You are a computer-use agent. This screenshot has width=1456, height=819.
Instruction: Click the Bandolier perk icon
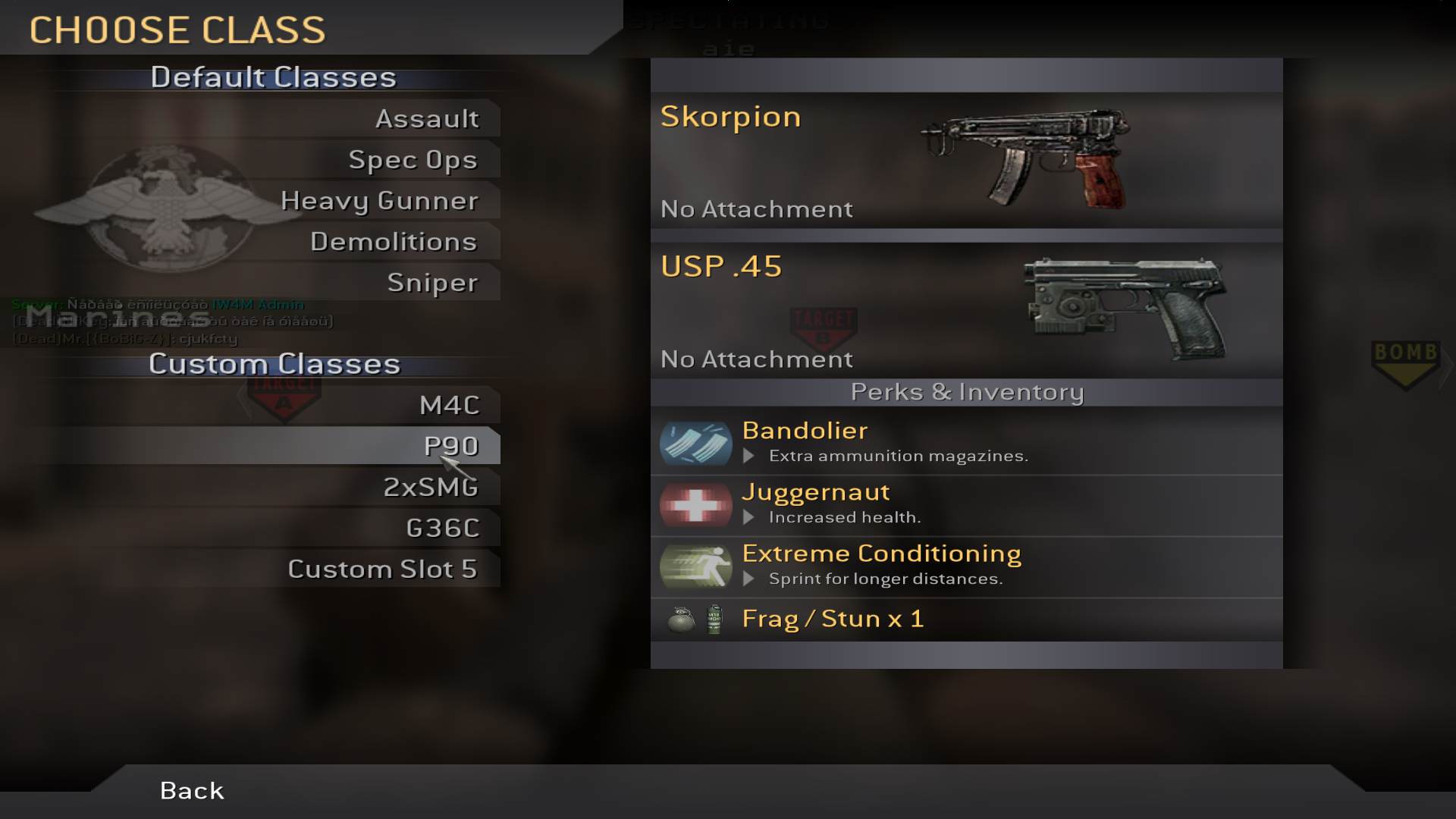click(x=695, y=443)
